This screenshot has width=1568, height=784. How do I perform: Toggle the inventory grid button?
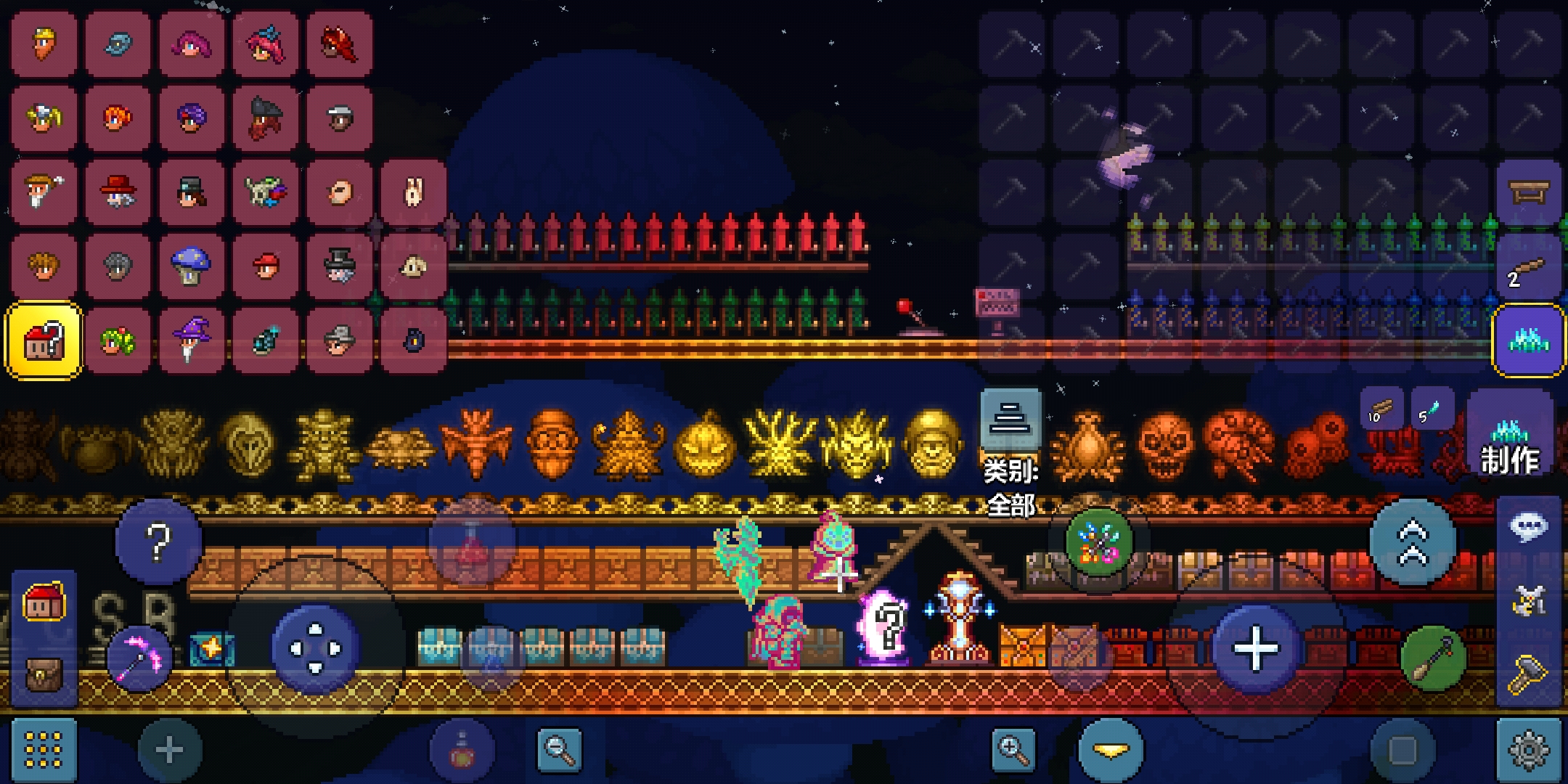tap(44, 751)
